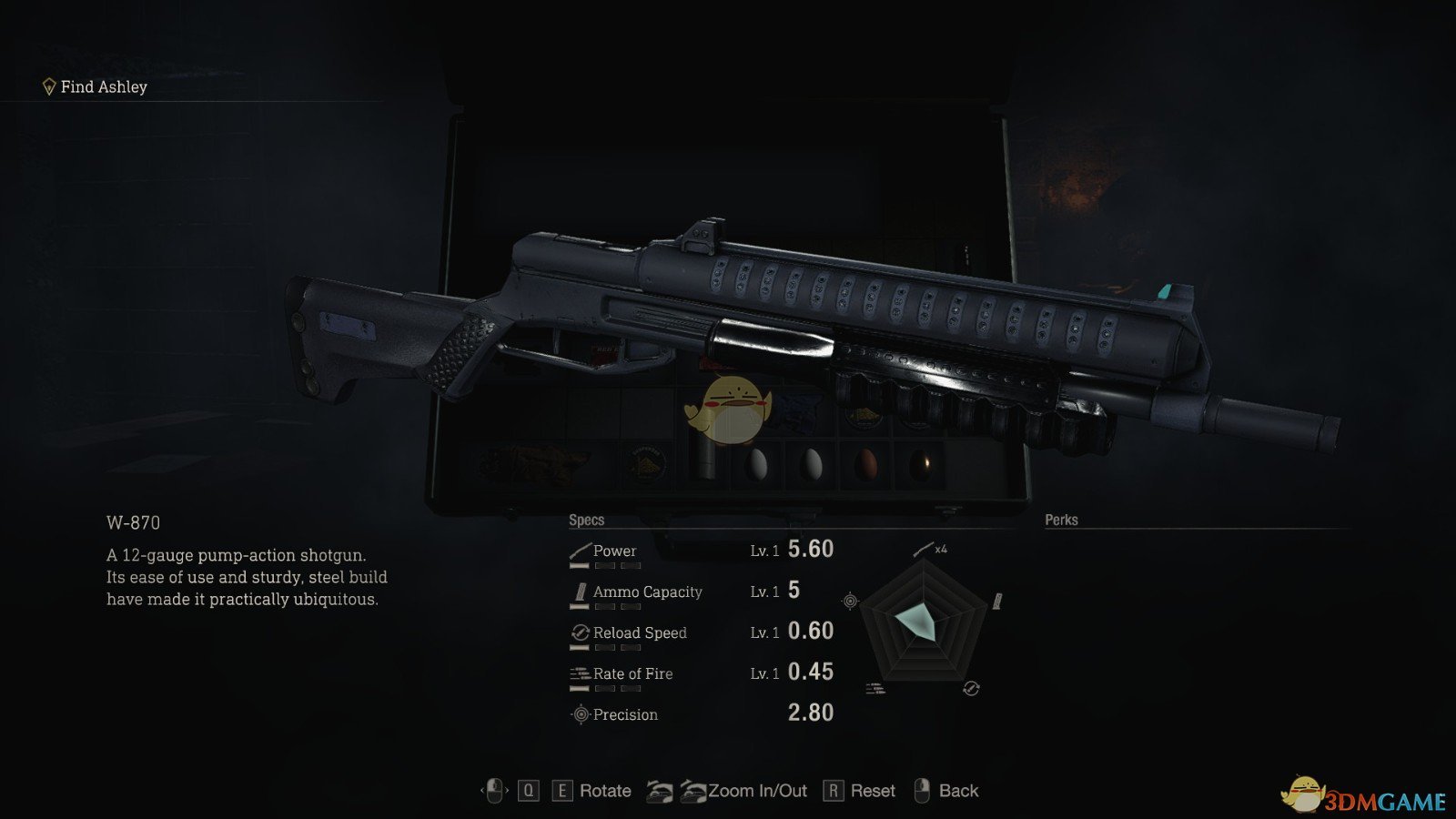Go back from the weapon inspection
The height and width of the screenshot is (819, 1456).
[x=957, y=791]
